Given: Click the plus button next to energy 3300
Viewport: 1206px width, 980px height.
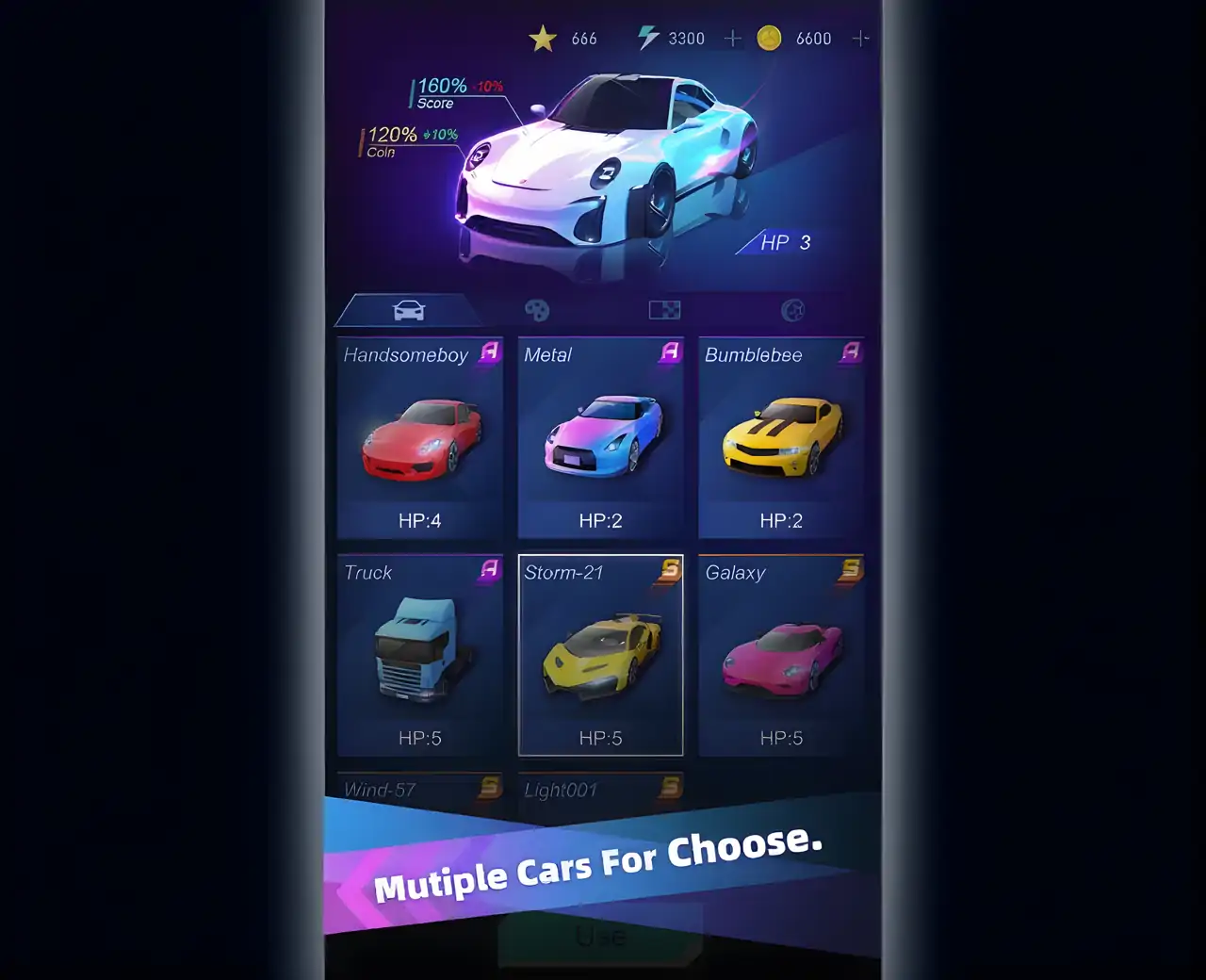Looking at the screenshot, I should (x=732, y=38).
